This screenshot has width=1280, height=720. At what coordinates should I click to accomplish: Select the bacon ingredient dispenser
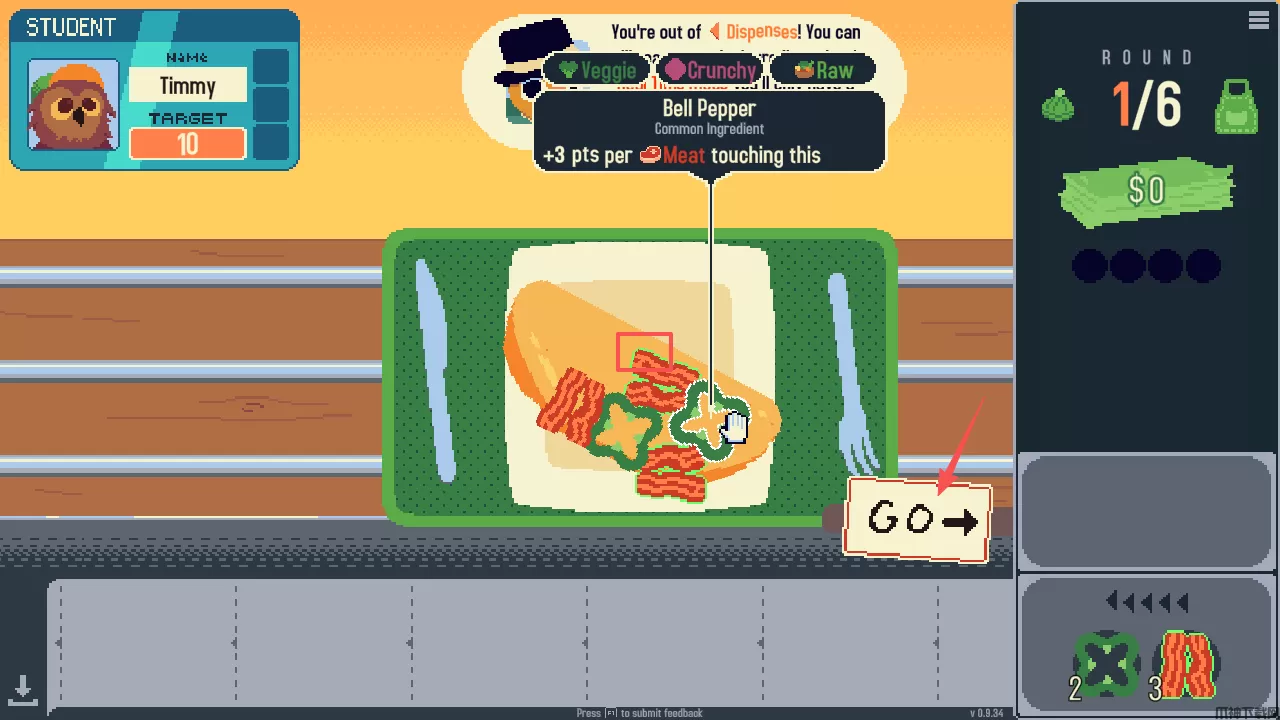coord(1188,664)
